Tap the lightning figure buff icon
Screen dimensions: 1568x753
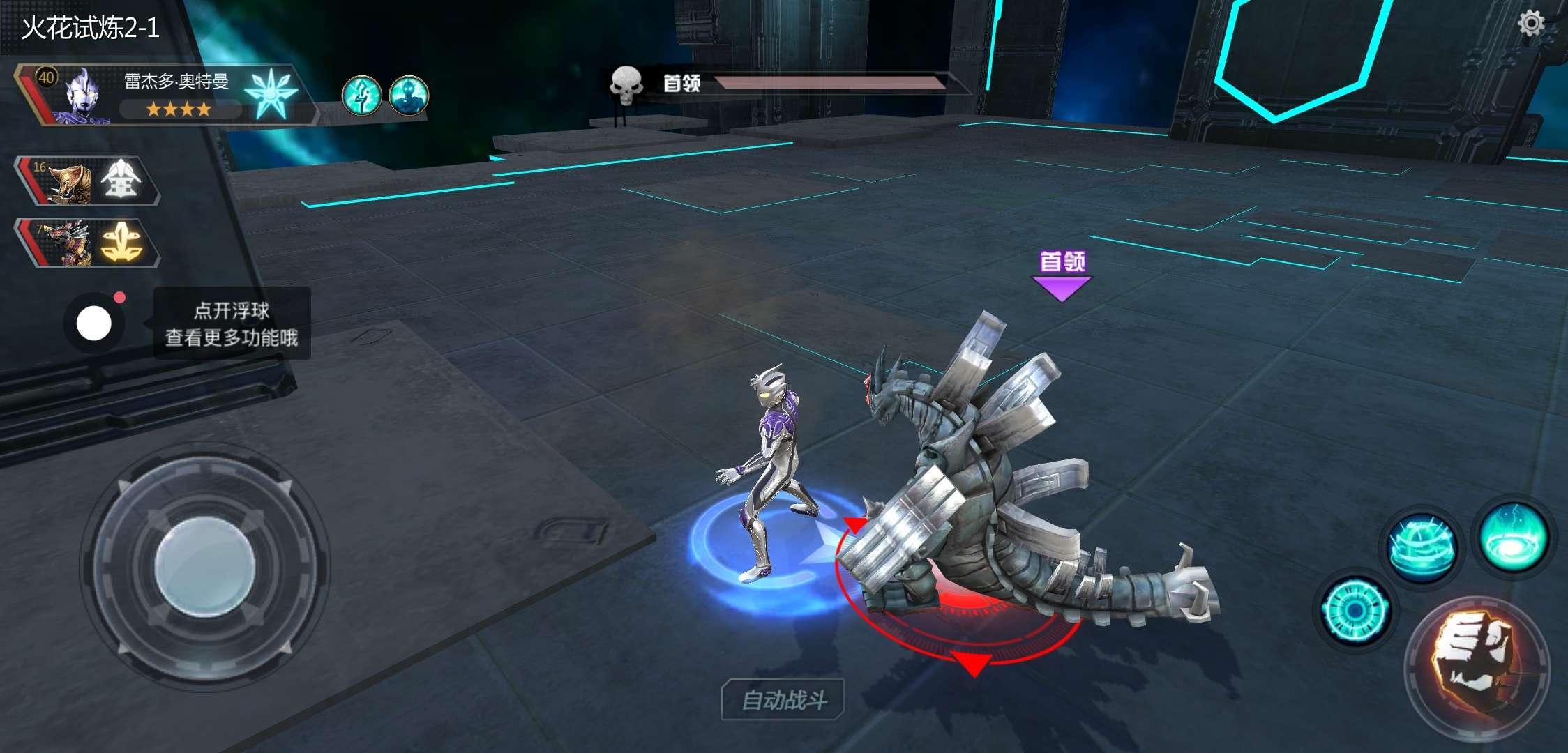pyautogui.click(x=361, y=96)
